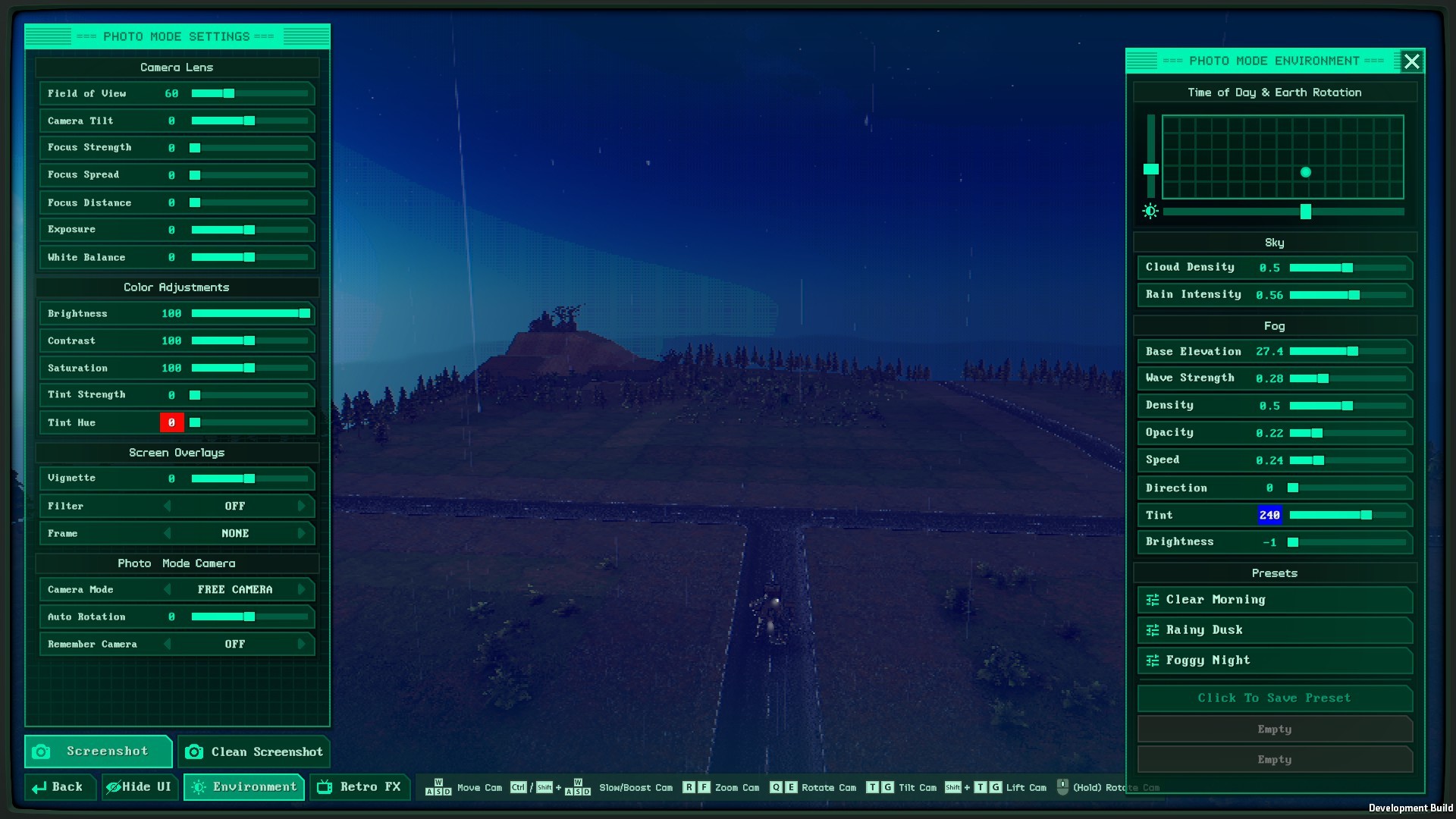Viewport: 1456px width, 819px height.
Task: Switch to the Retro FX tab
Action: pyautogui.click(x=360, y=787)
